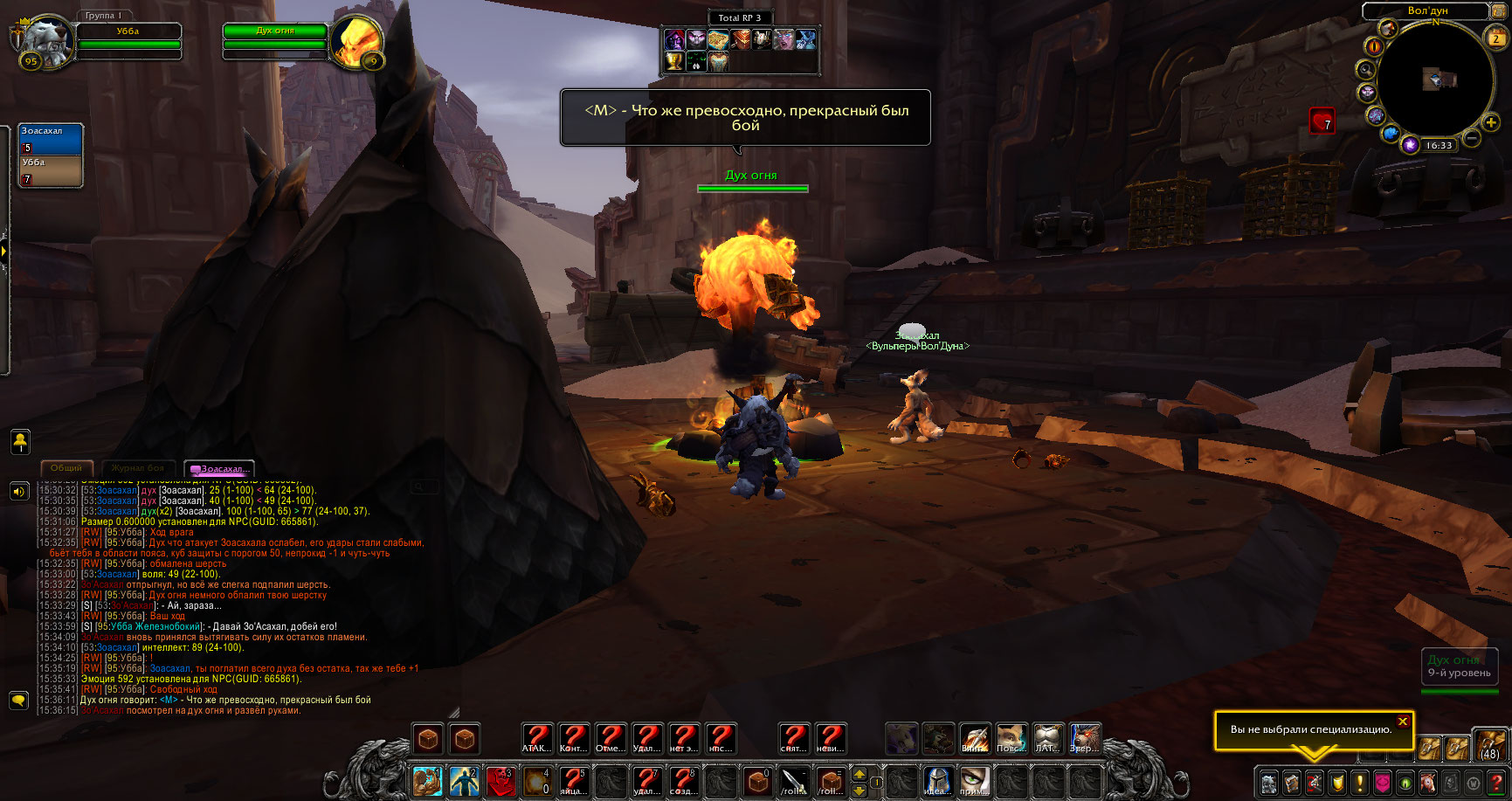Open the character info micro button

pos(1268,782)
